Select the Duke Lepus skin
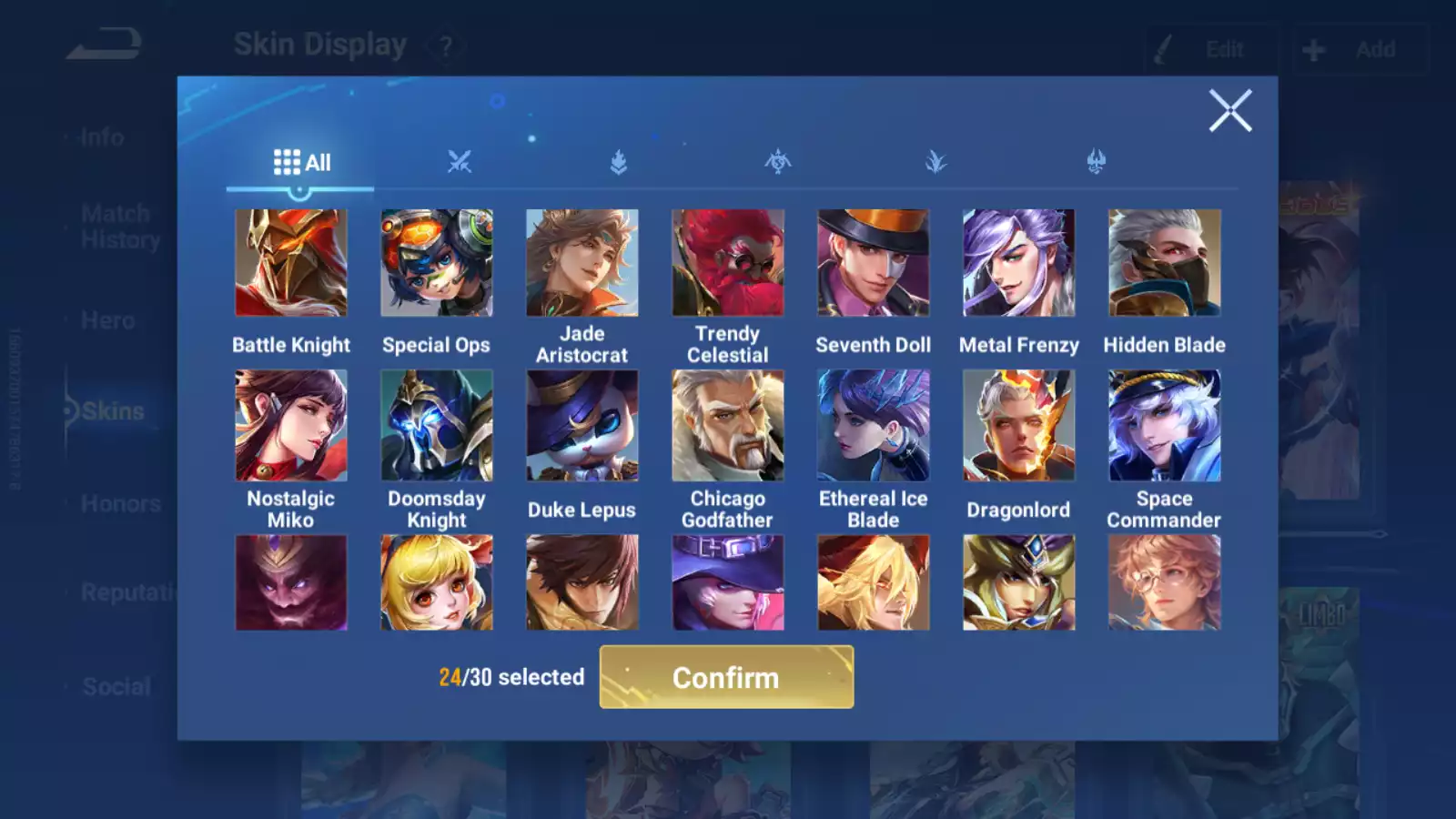The height and width of the screenshot is (819, 1456). pyautogui.click(x=582, y=425)
